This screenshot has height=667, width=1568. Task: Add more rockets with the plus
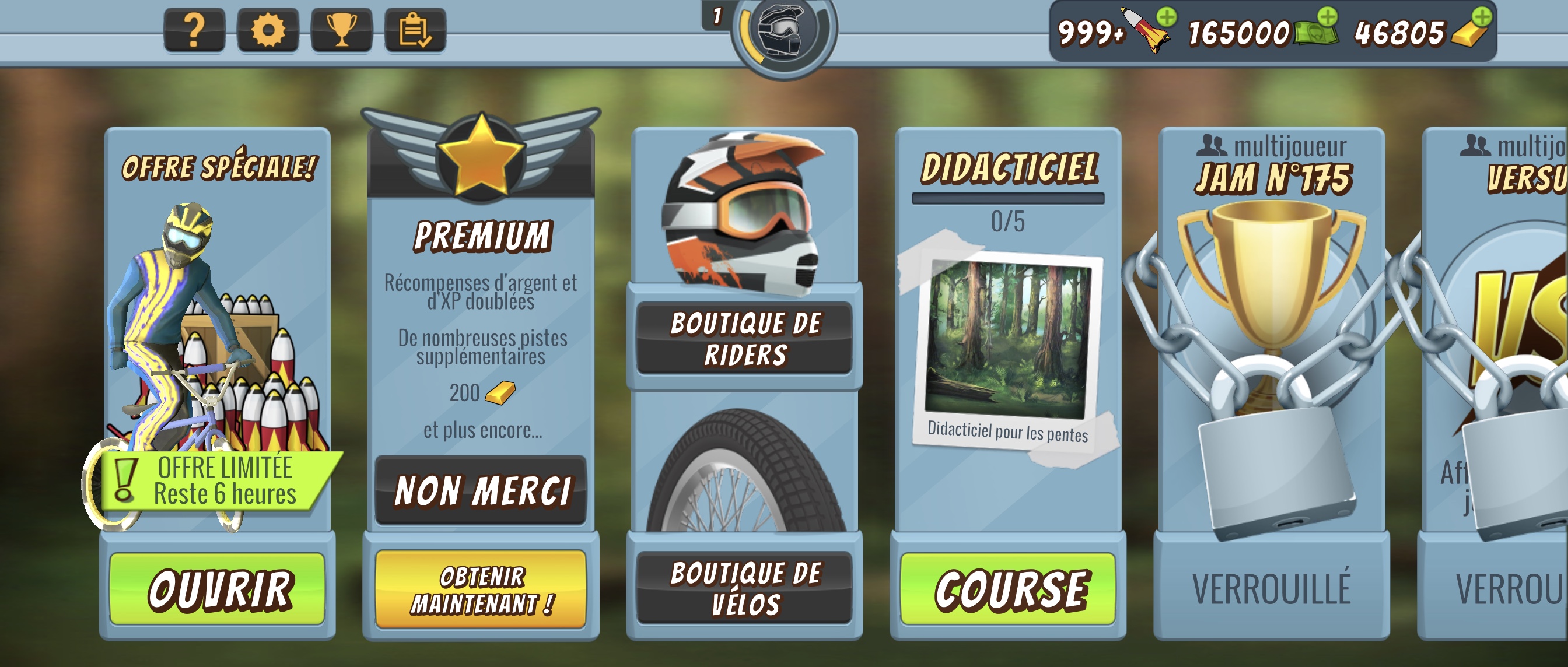(x=1166, y=17)
